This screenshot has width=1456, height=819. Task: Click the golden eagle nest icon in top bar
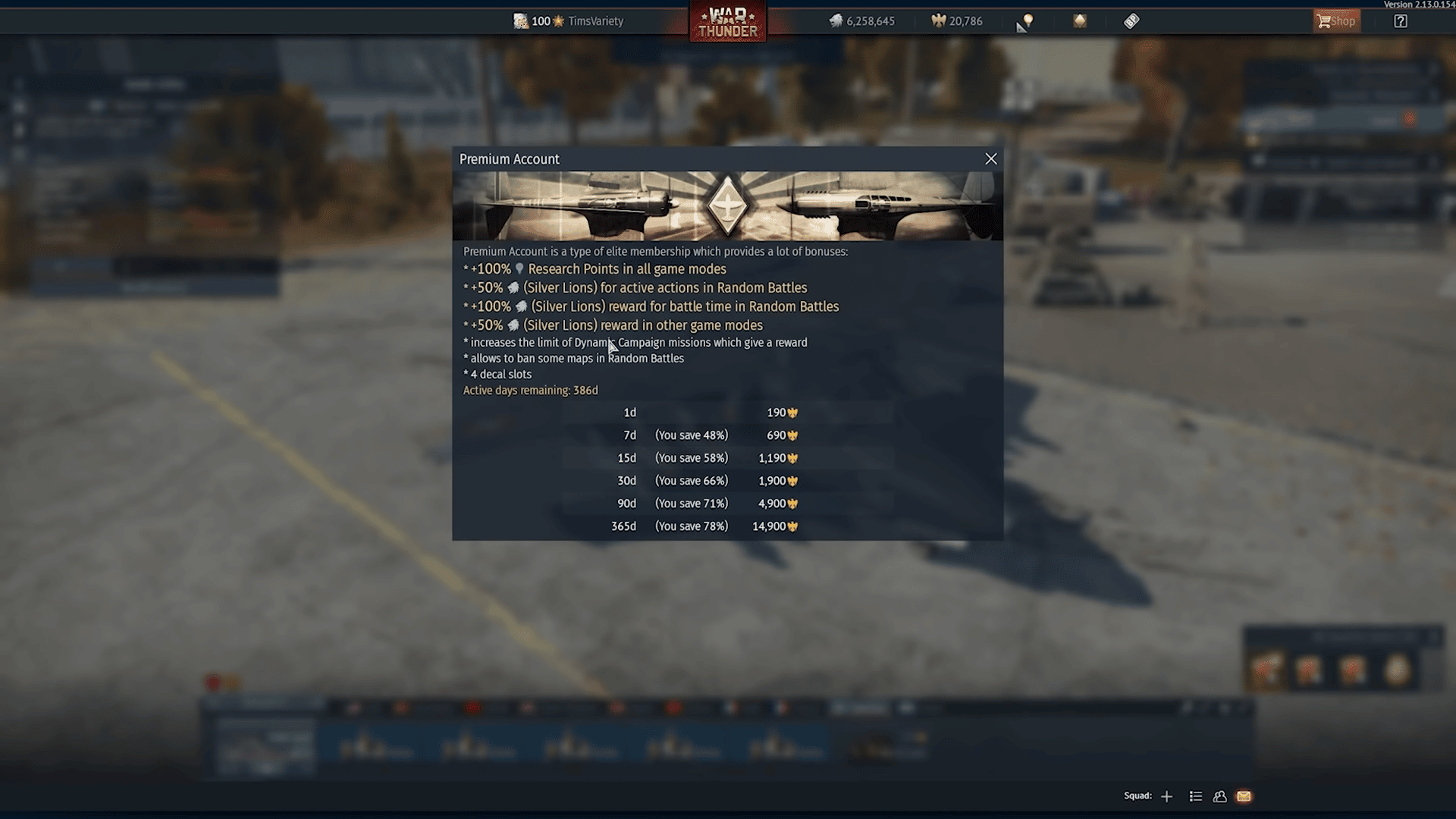(x=1080, y=20)
